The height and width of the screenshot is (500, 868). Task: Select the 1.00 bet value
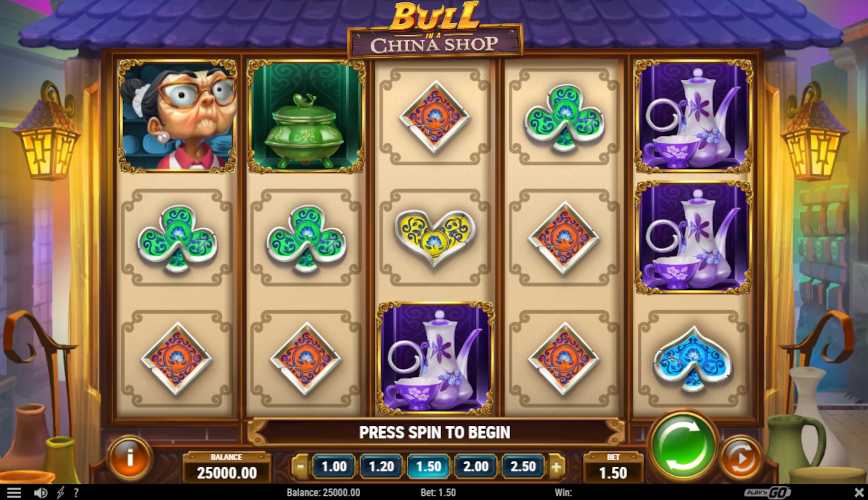[334, 466]
